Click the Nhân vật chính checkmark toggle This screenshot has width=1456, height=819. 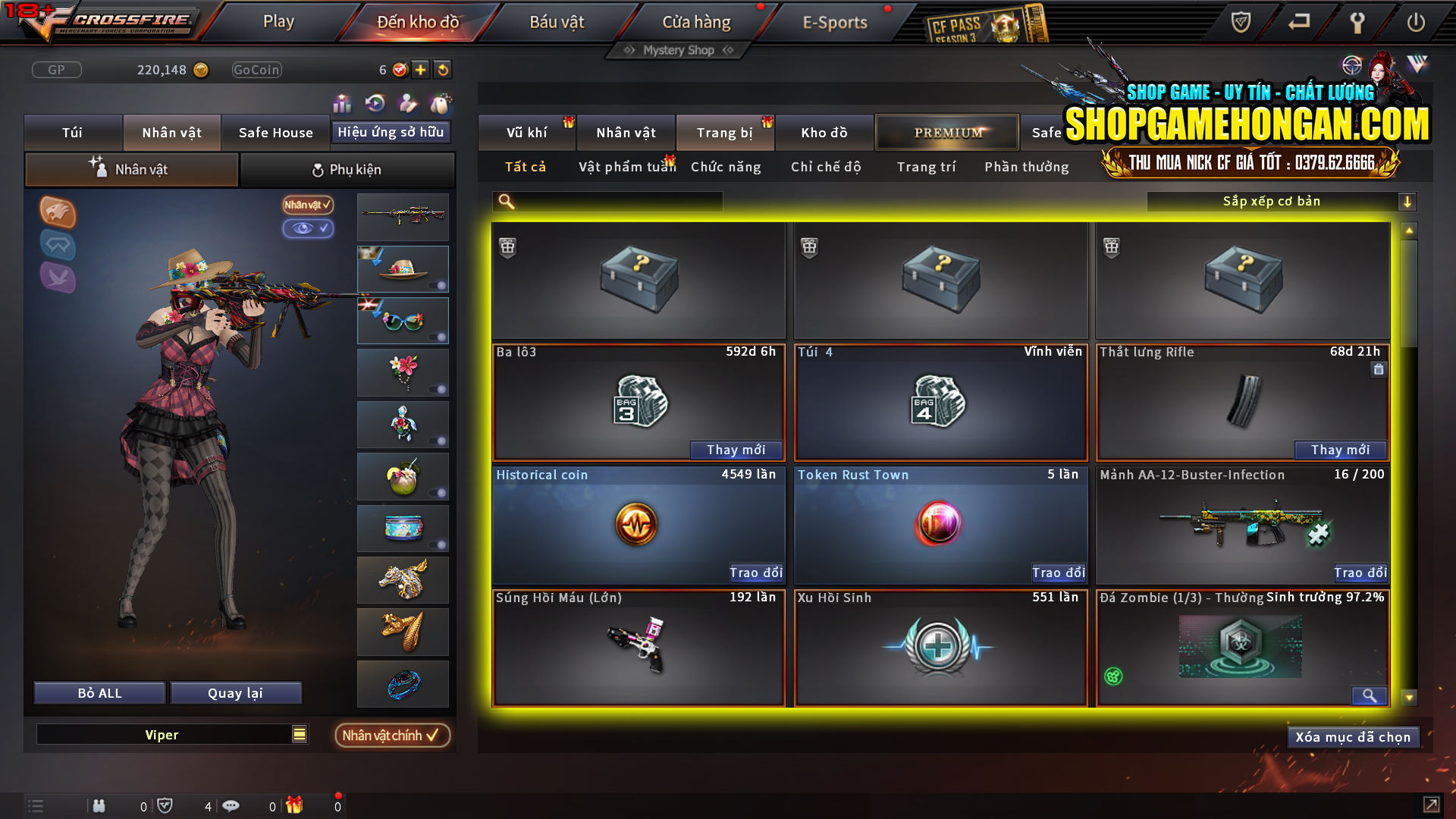tap(392, 735)
